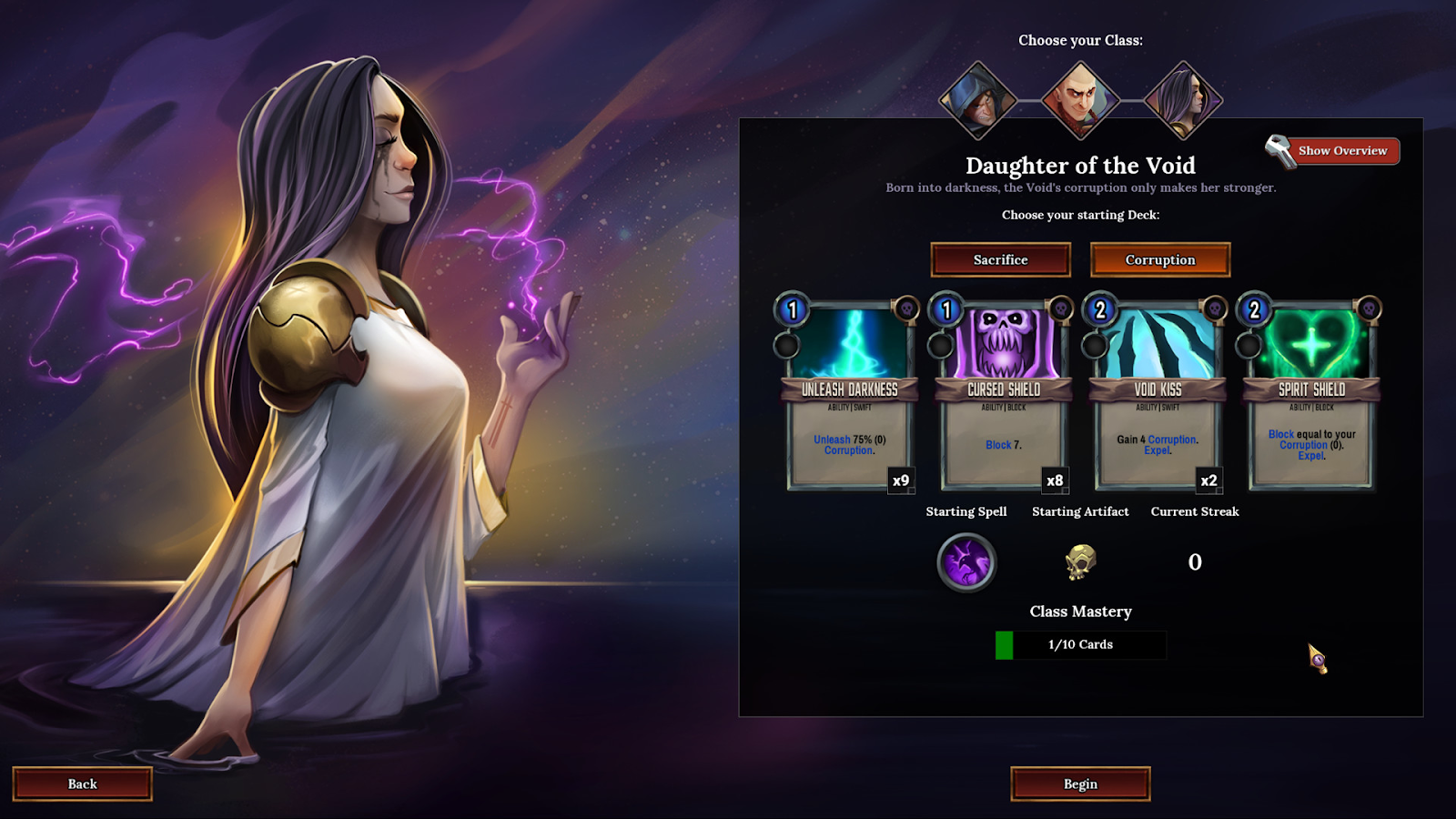Click the Back button
Image resolution: width=1456 pixels, height=819 pixels.
[x=82, y=784]
